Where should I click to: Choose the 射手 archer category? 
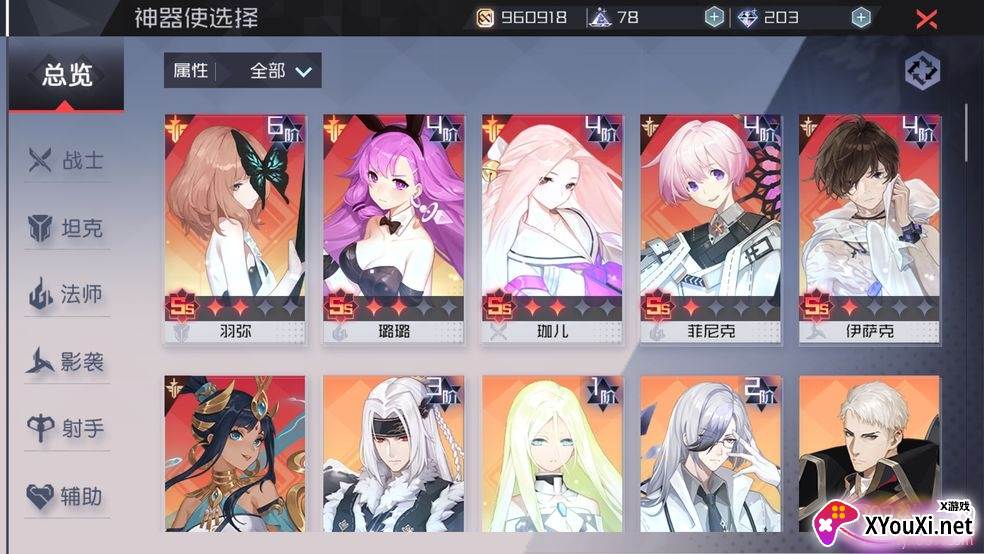coord(67,429)
